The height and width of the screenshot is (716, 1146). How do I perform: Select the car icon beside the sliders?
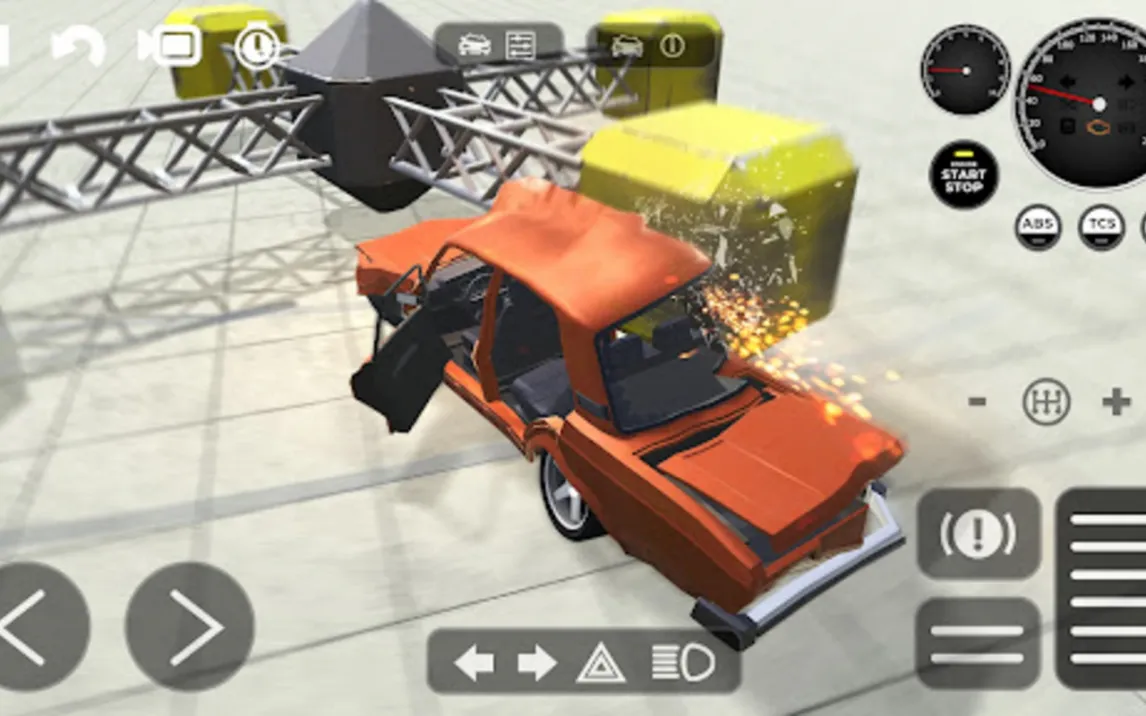pos(473,45)
